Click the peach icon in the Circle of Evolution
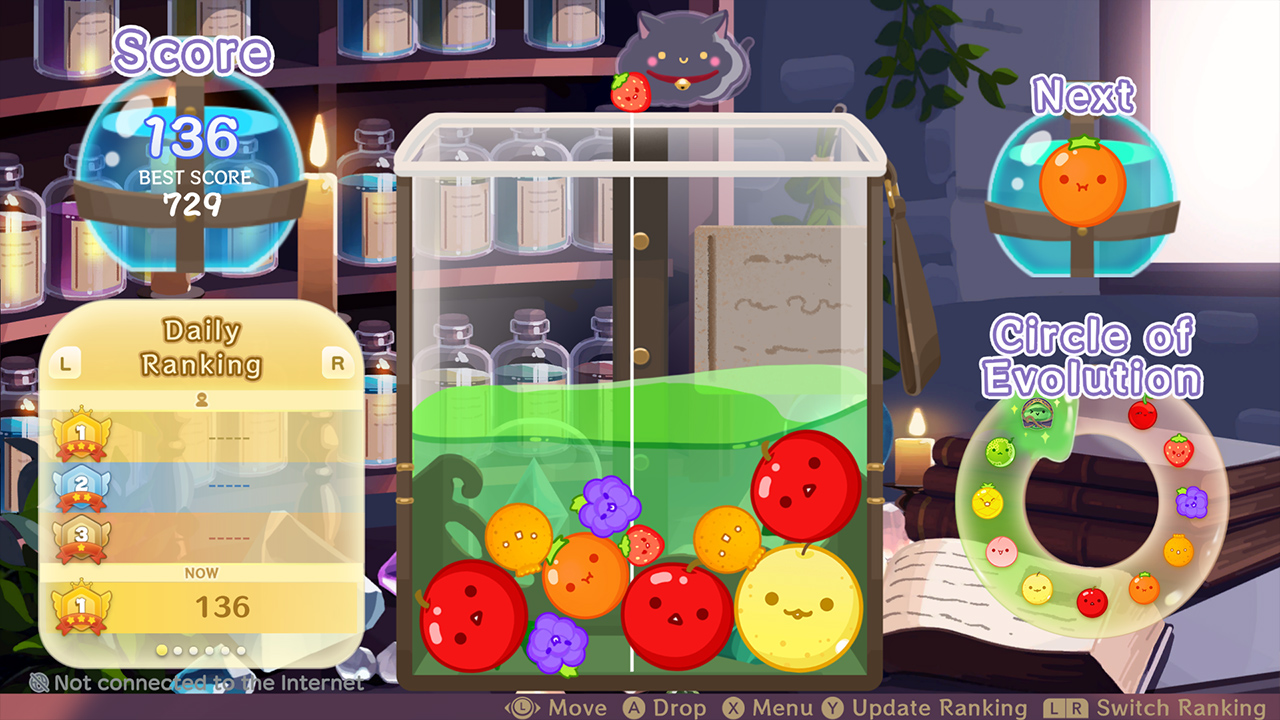Viewport: 1280px width, 720px height. click(x=1002, y=552)
